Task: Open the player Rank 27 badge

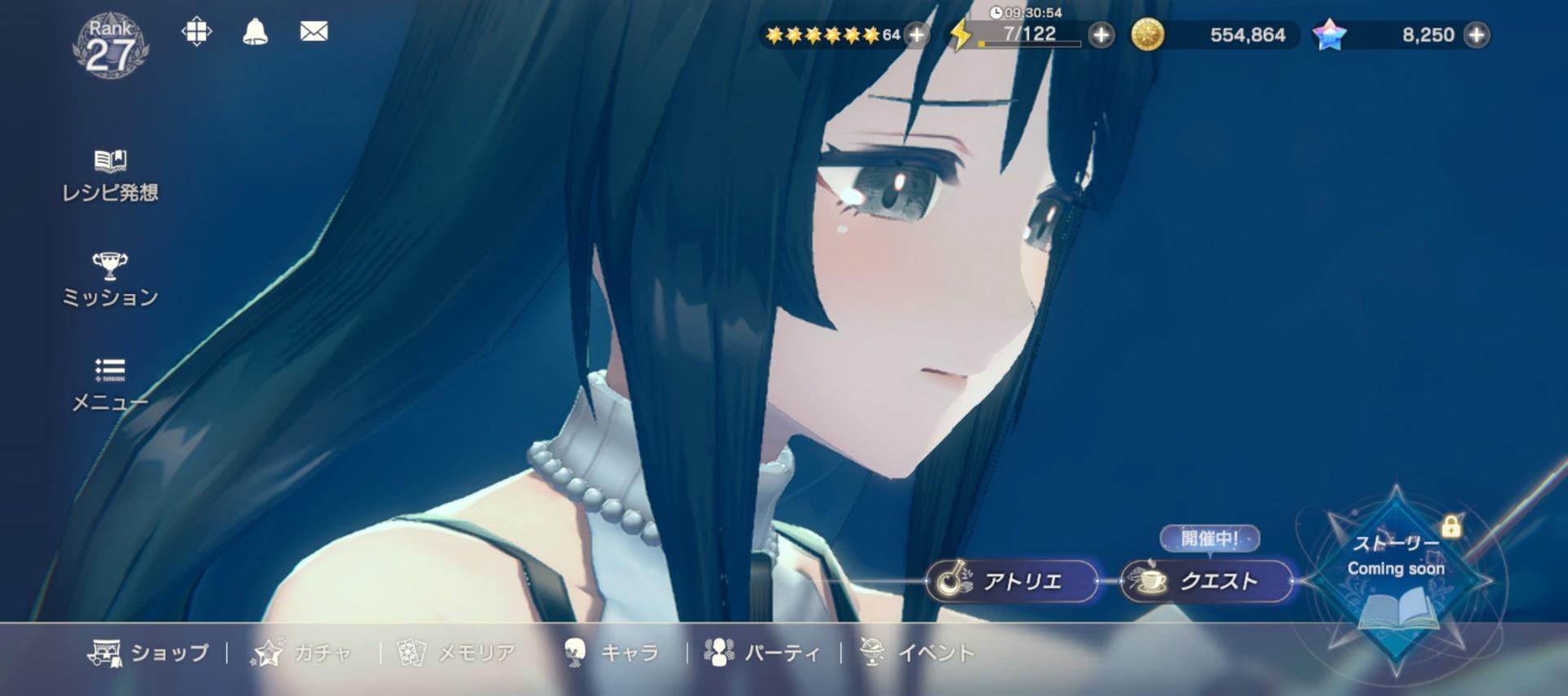Action: tap(110, 47)
